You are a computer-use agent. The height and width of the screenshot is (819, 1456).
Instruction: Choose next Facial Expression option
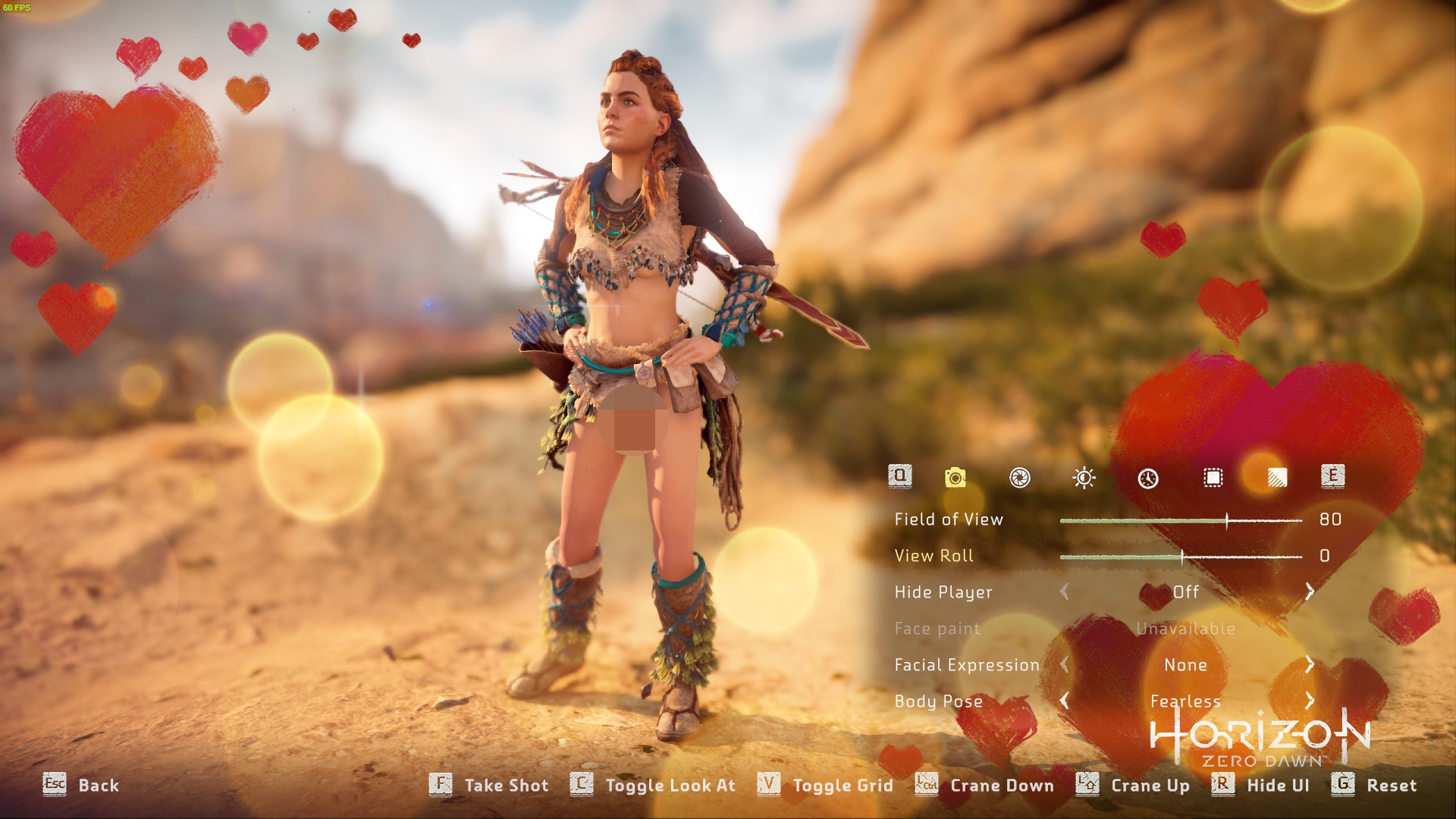[1310, 664]
